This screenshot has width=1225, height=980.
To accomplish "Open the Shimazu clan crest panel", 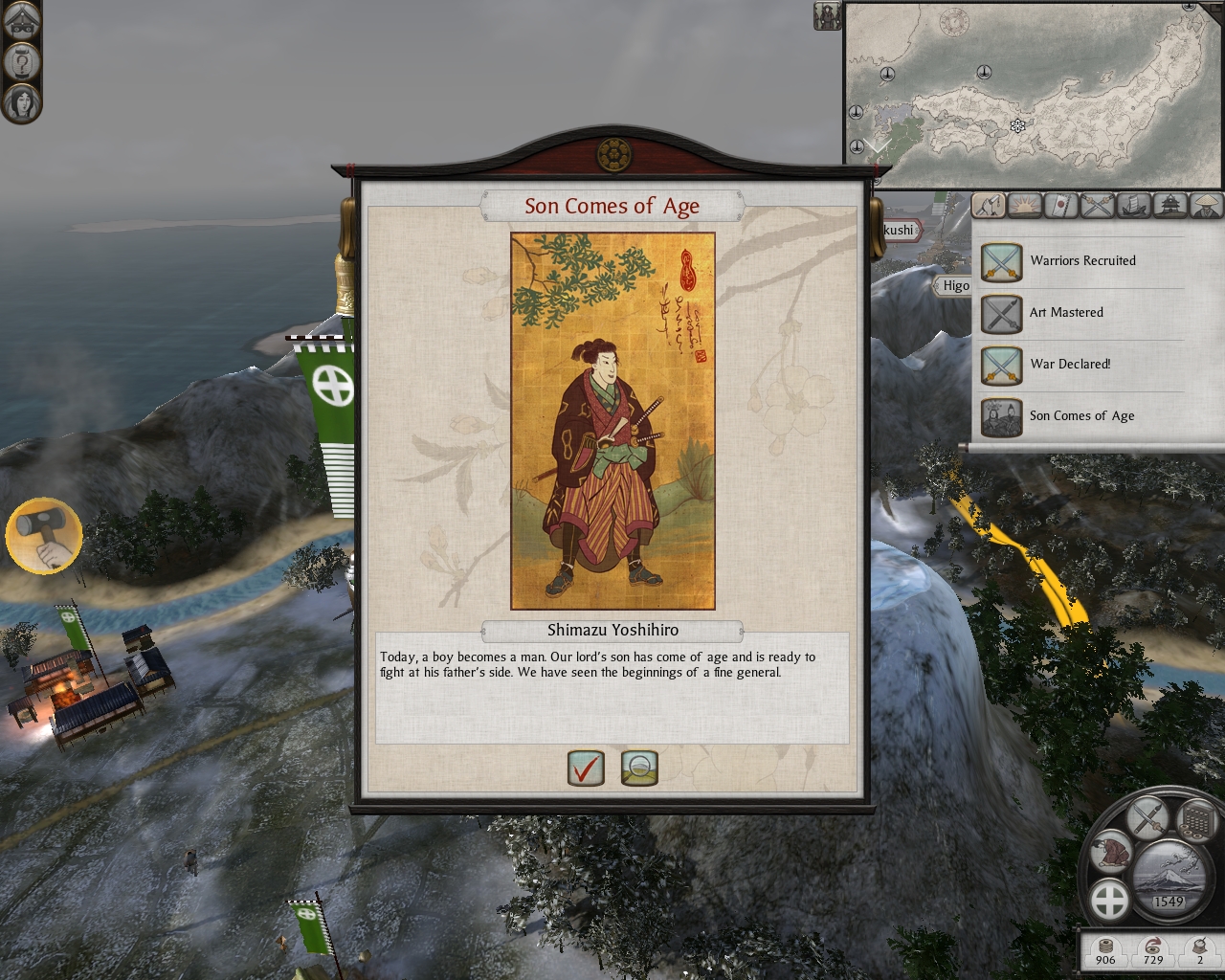I will click(1110, 900).
